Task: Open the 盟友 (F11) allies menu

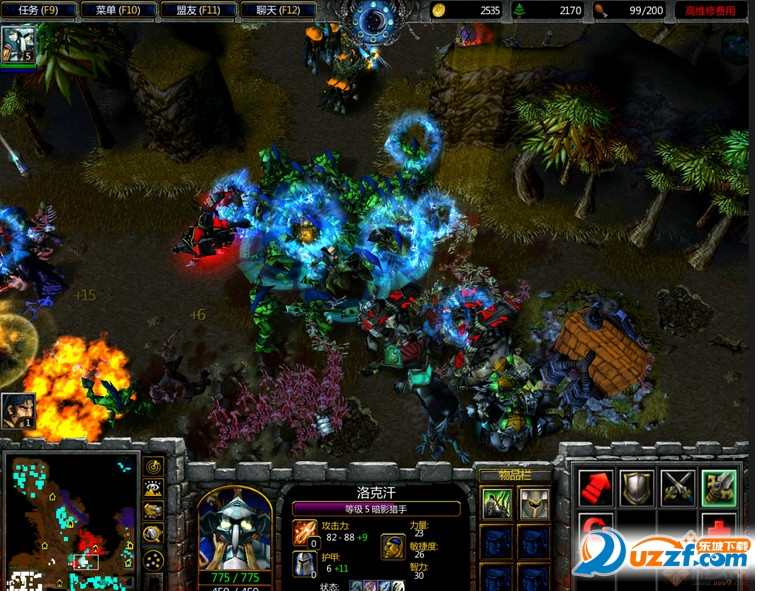Action: (198, 11)
